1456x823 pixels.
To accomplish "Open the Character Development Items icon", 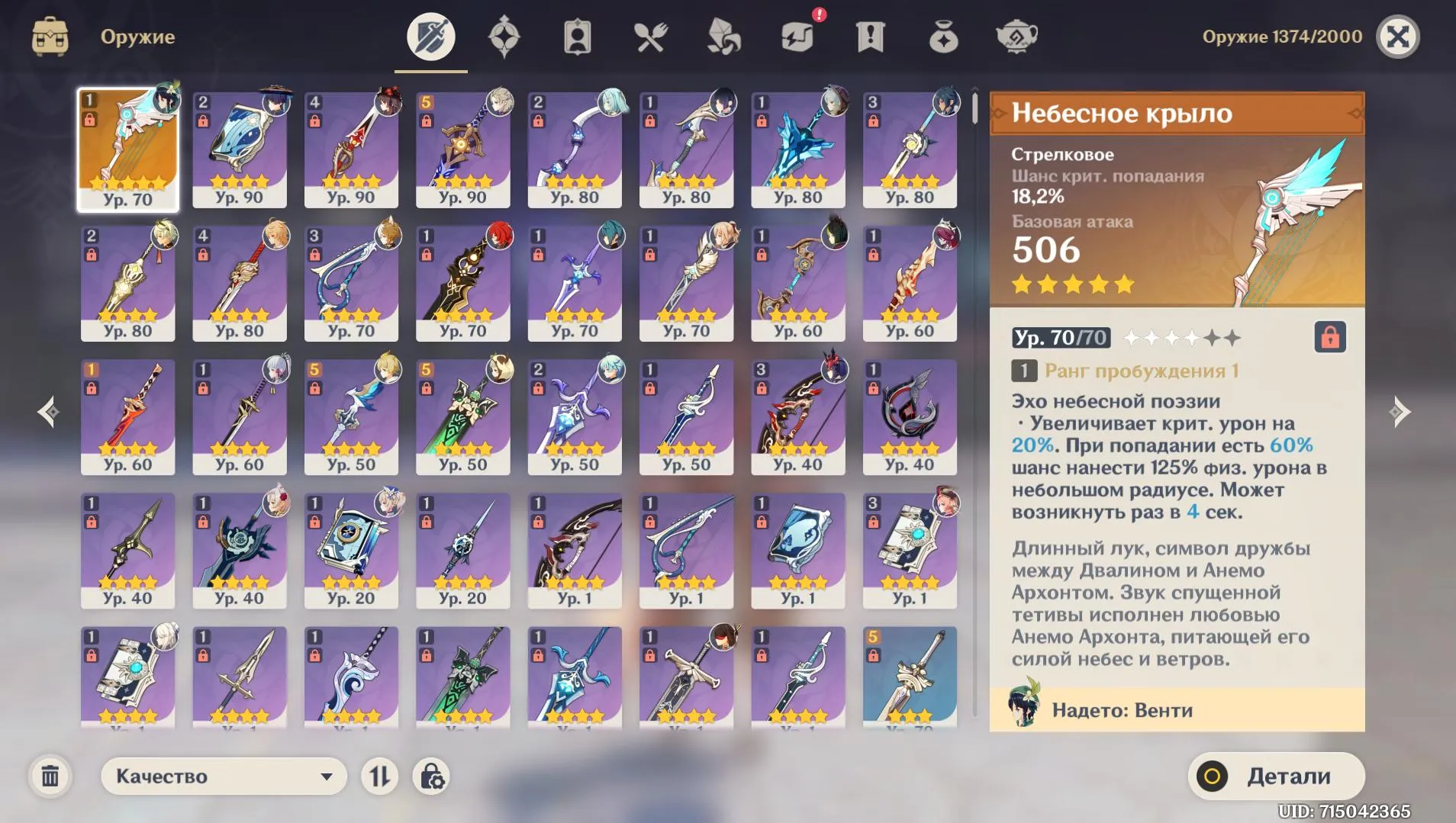I will coord(576,36).
